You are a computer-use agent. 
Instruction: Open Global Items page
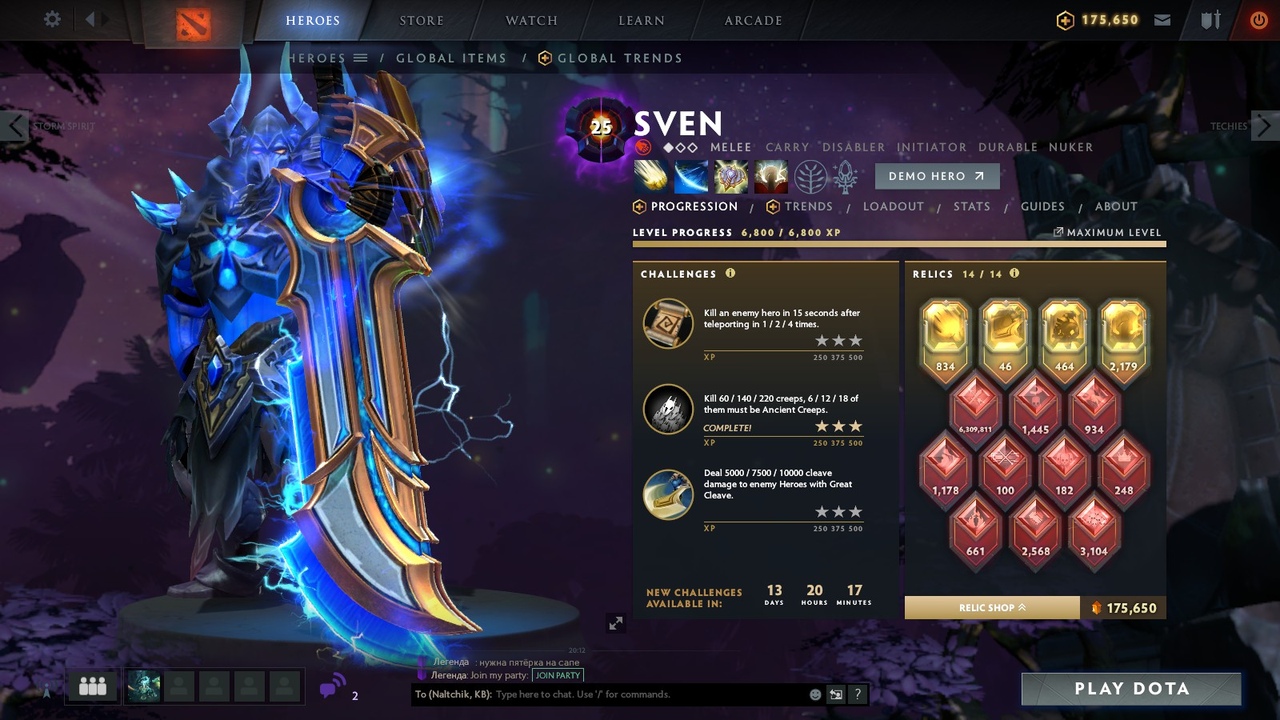[451, 58]
